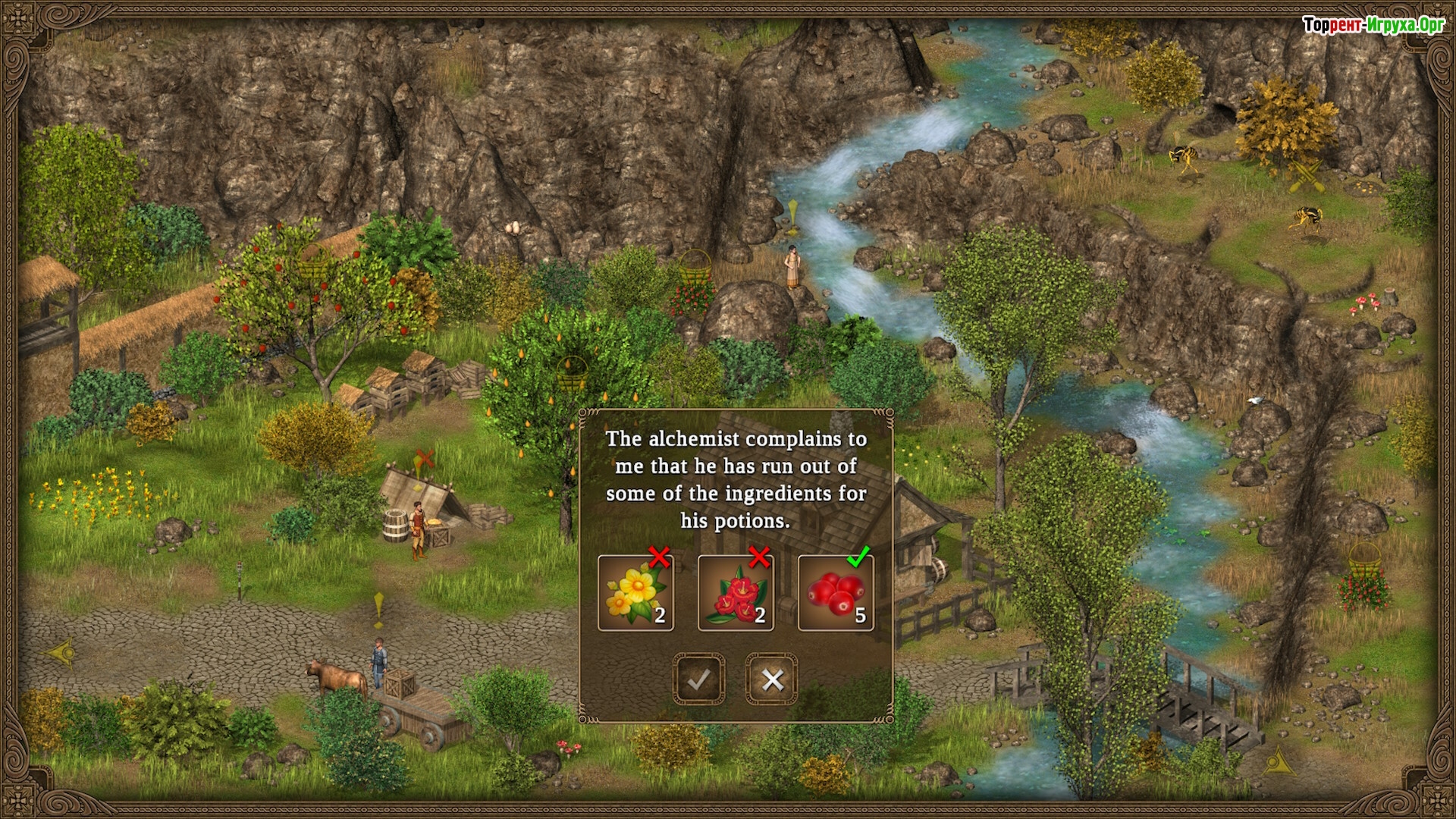
Task: Select the yellow flowers ingredient slot
Action: 635,593
